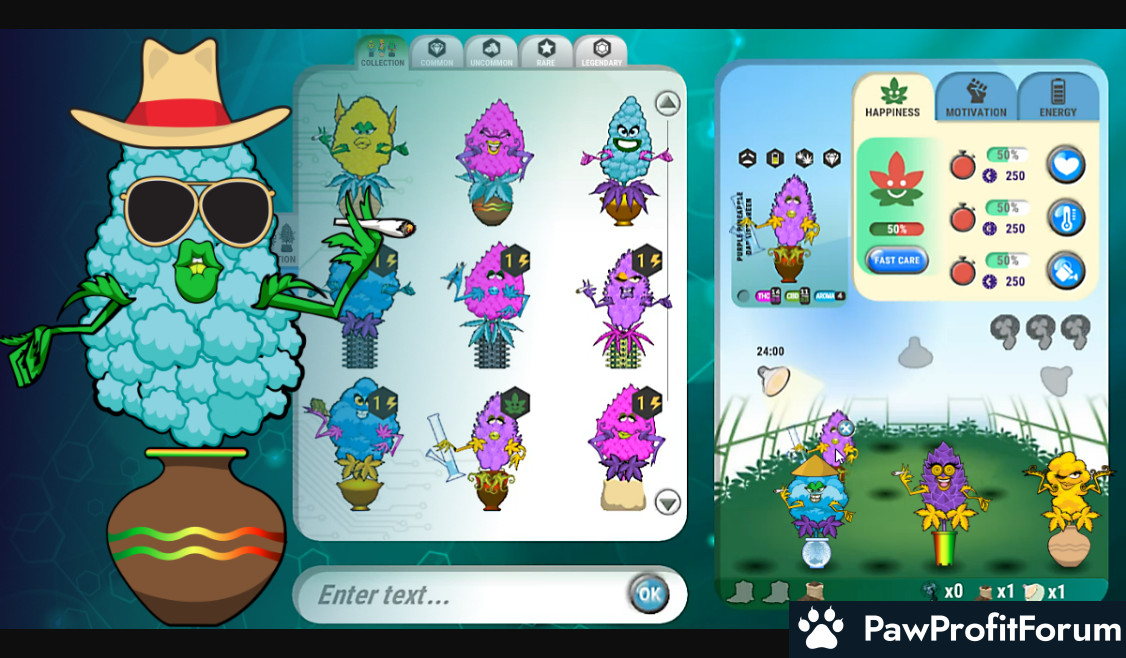Switch to the Energy tab
The width and height of the screenshot is (1126, 658).
tap(1058, 99)
